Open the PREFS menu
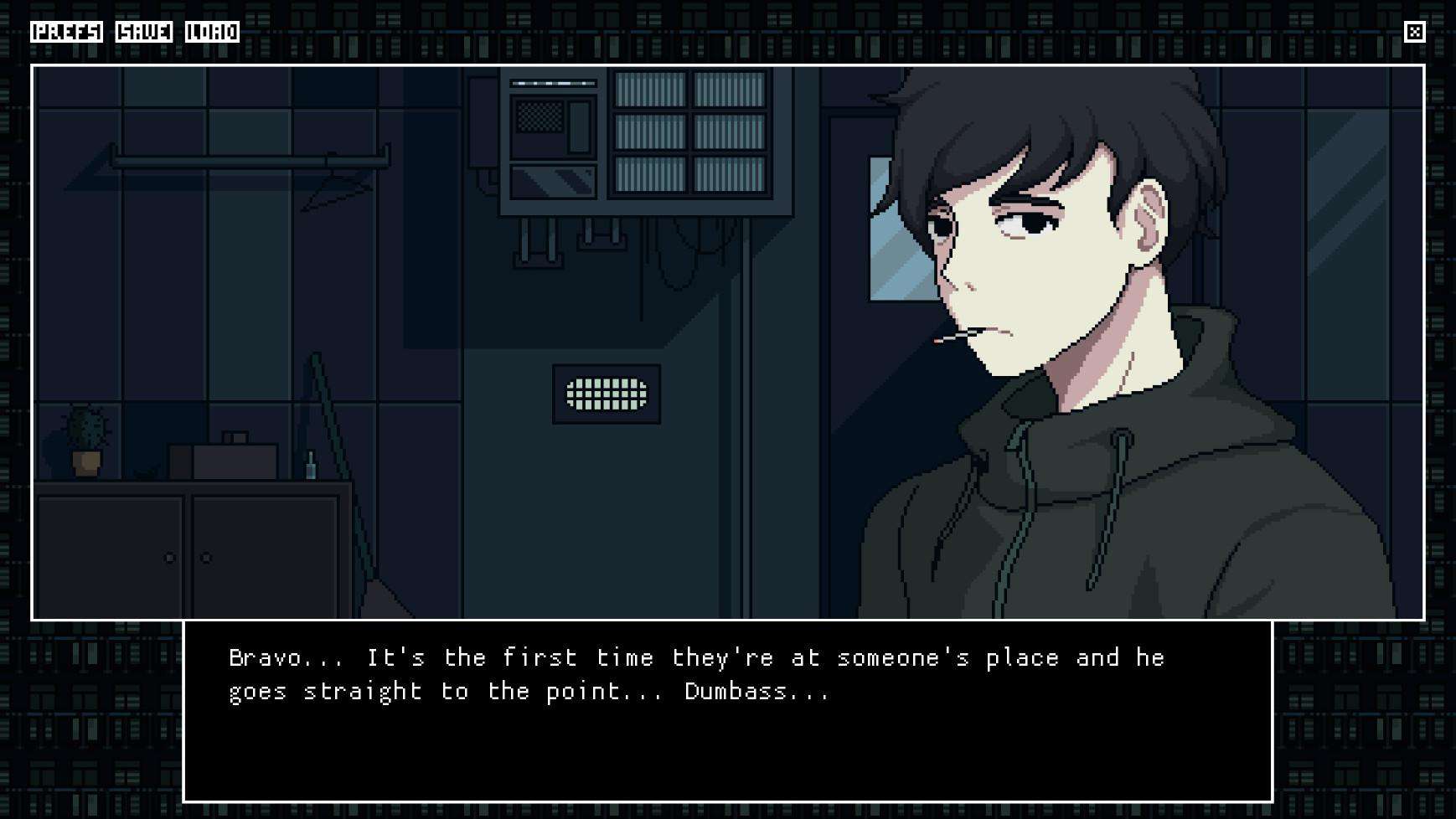This screenshot has width=1456, height=819. [x=67, y=33]
